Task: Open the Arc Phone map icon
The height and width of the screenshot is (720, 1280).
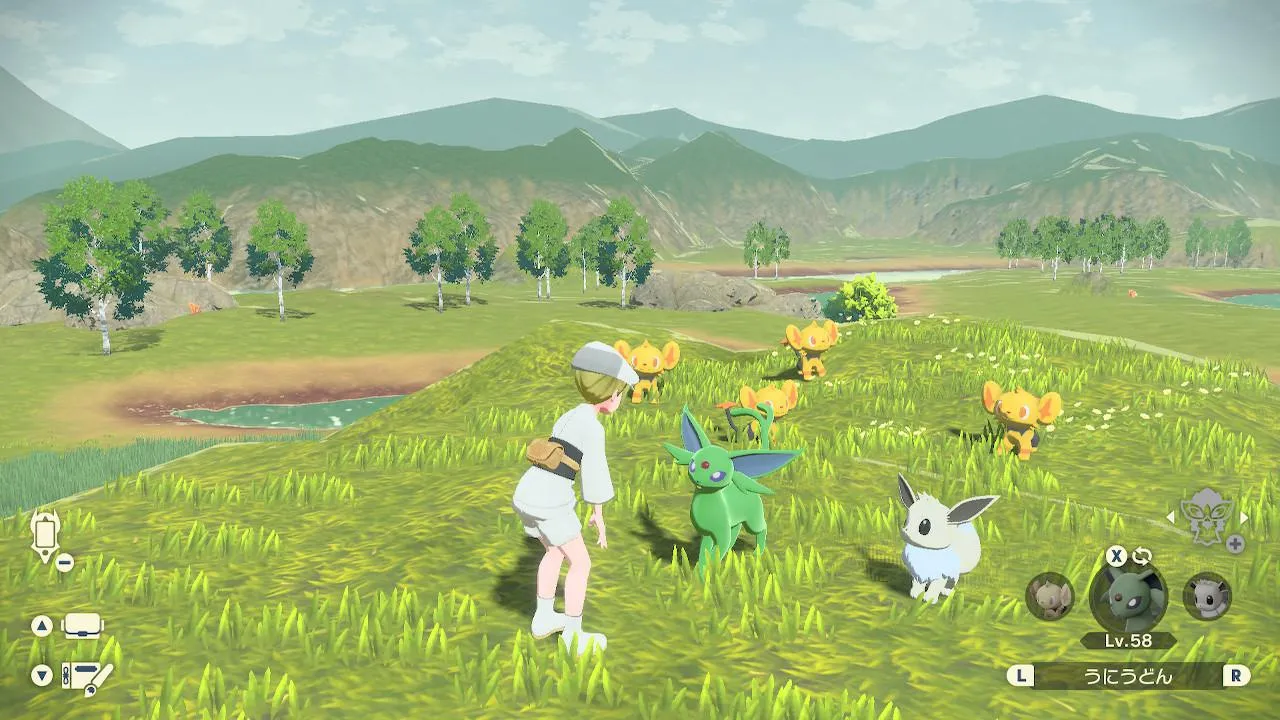Action: coord(46,534)
